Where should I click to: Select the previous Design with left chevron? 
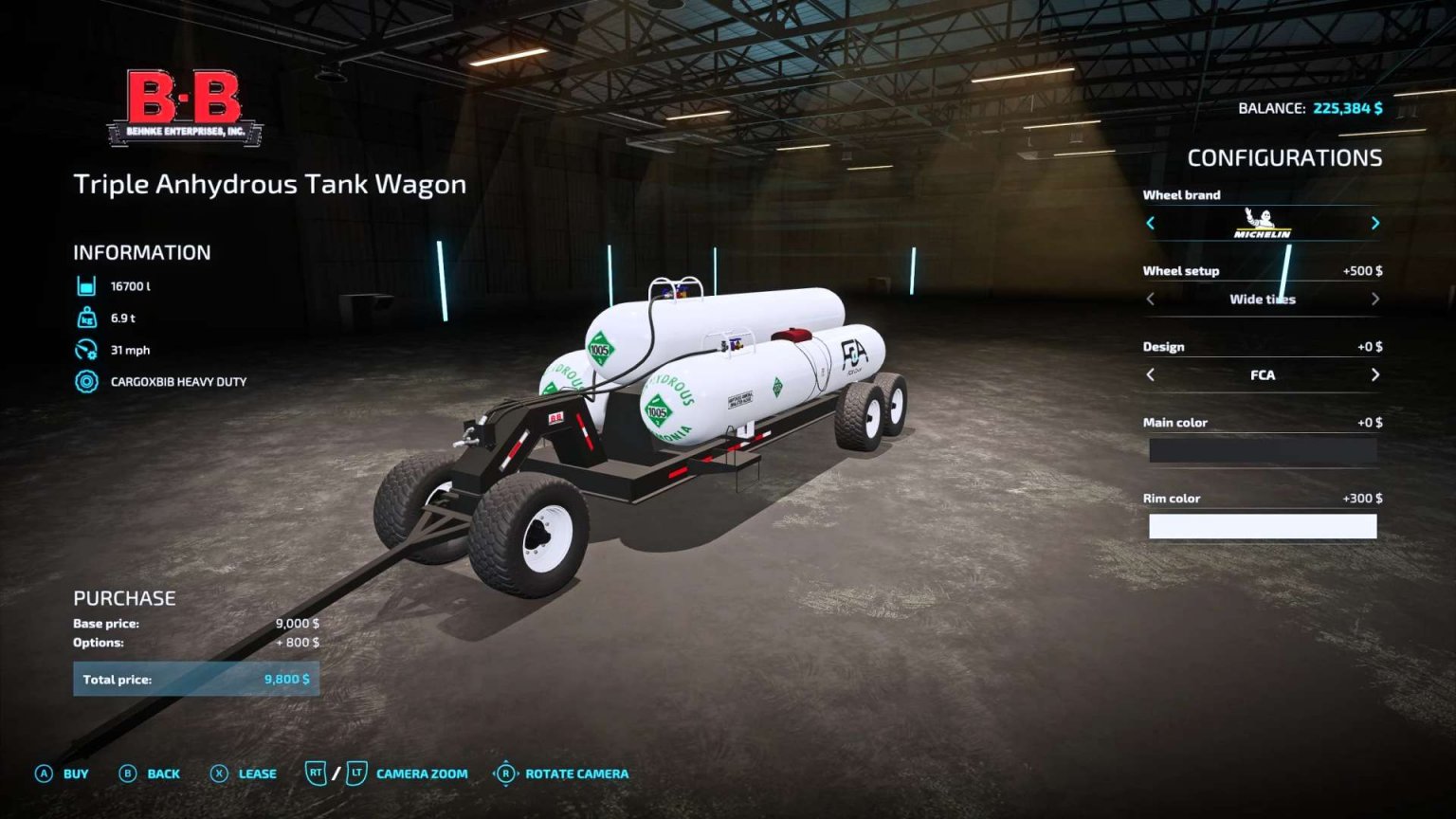tap(1149, 374)
